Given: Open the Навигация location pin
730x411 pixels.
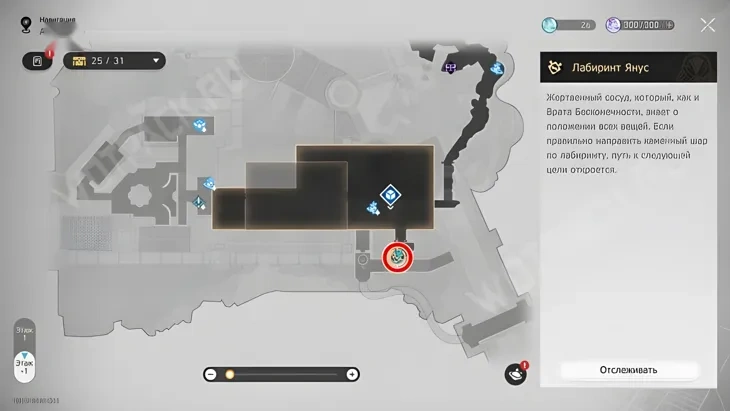Looking at the screenshot, I should pyautogui.click(x=27, y=22).
